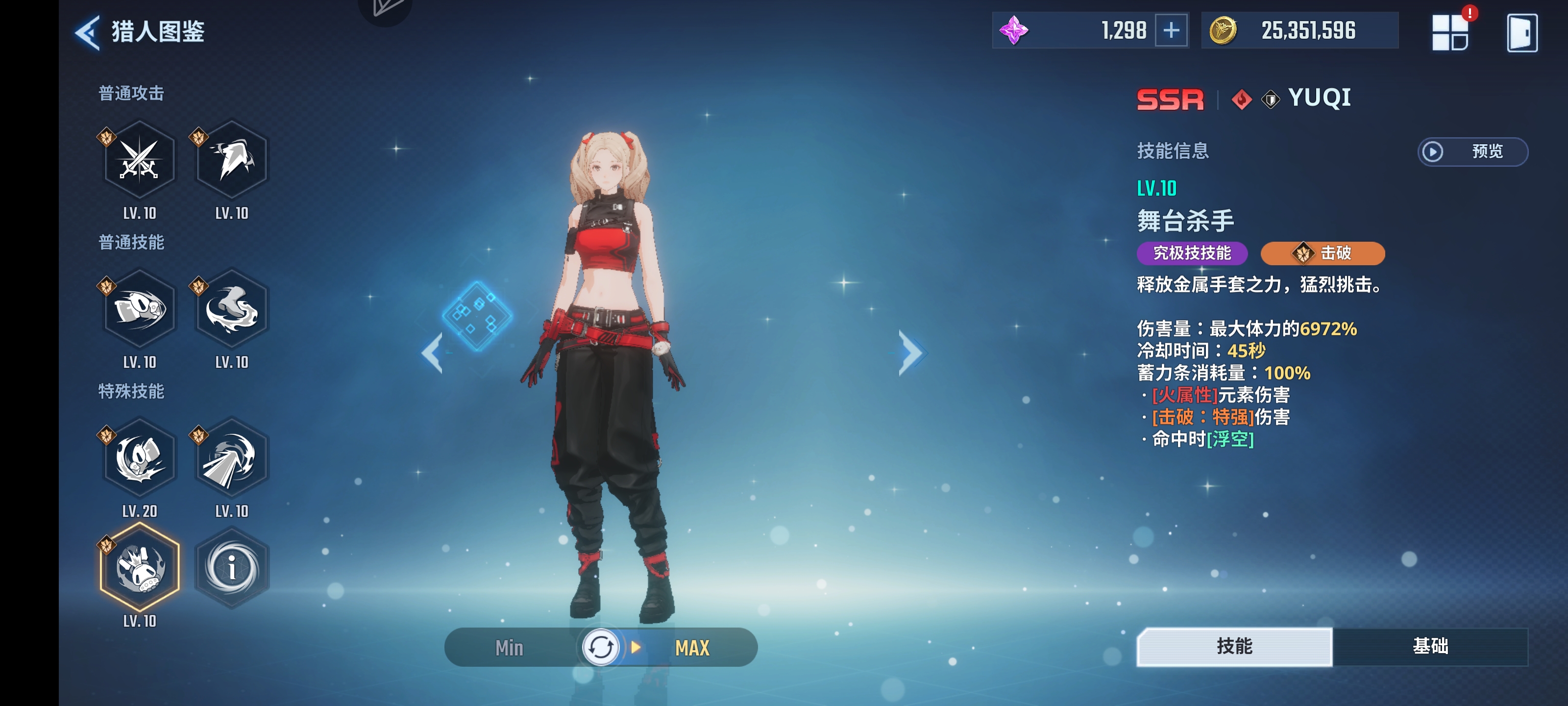Viewport: 1568px width, 706px height.
Task: Set skill level view to Min
Action: click(509, 648)
